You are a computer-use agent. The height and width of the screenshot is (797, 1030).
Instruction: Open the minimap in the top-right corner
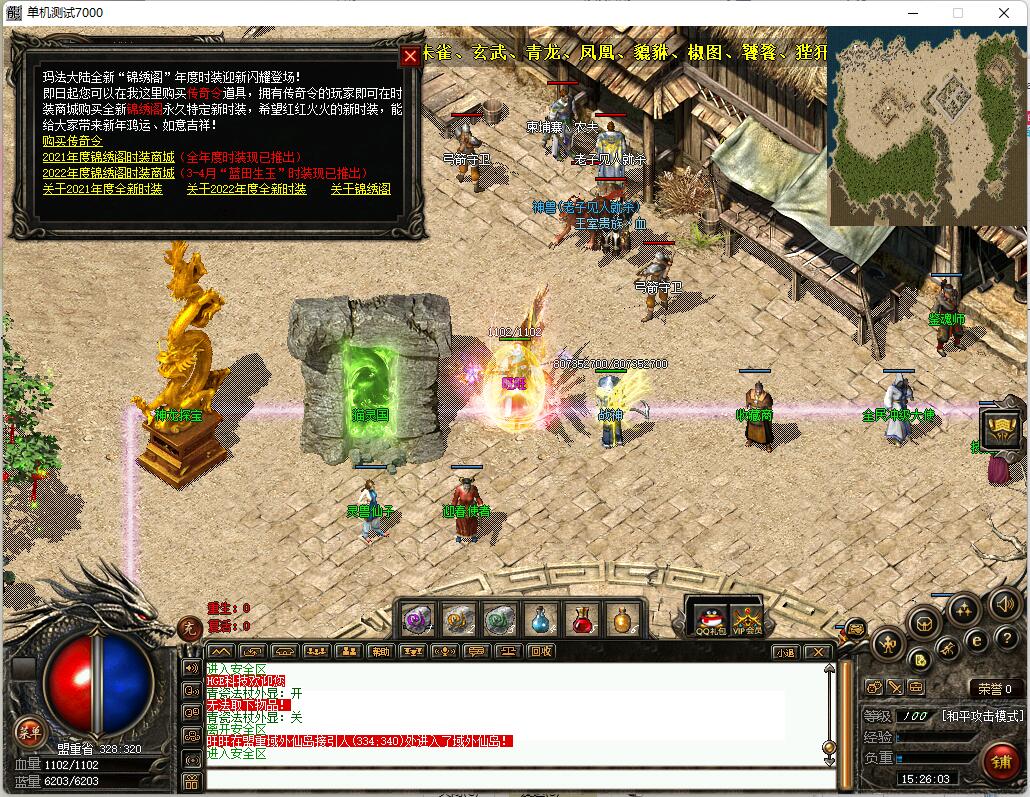click(x=926, y=125)
